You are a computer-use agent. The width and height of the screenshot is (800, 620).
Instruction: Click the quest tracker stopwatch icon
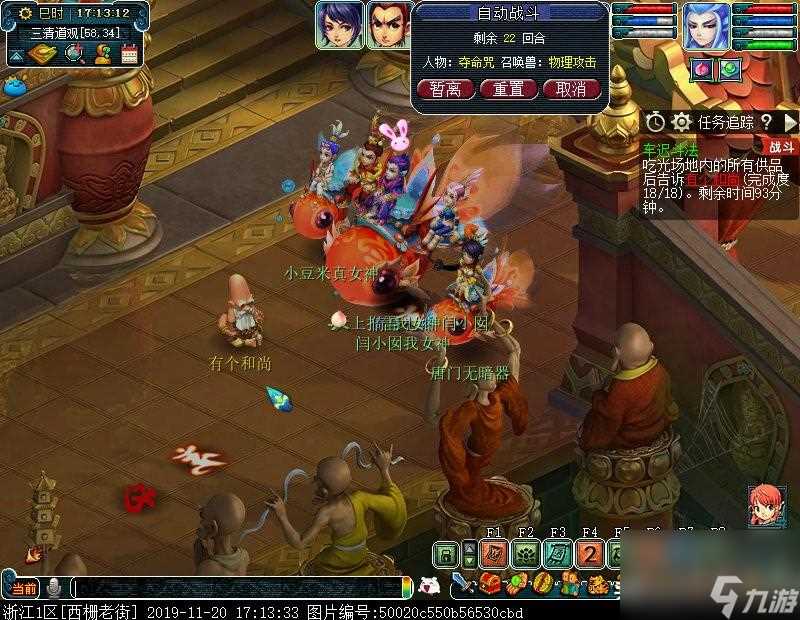(x=655, y=122)
